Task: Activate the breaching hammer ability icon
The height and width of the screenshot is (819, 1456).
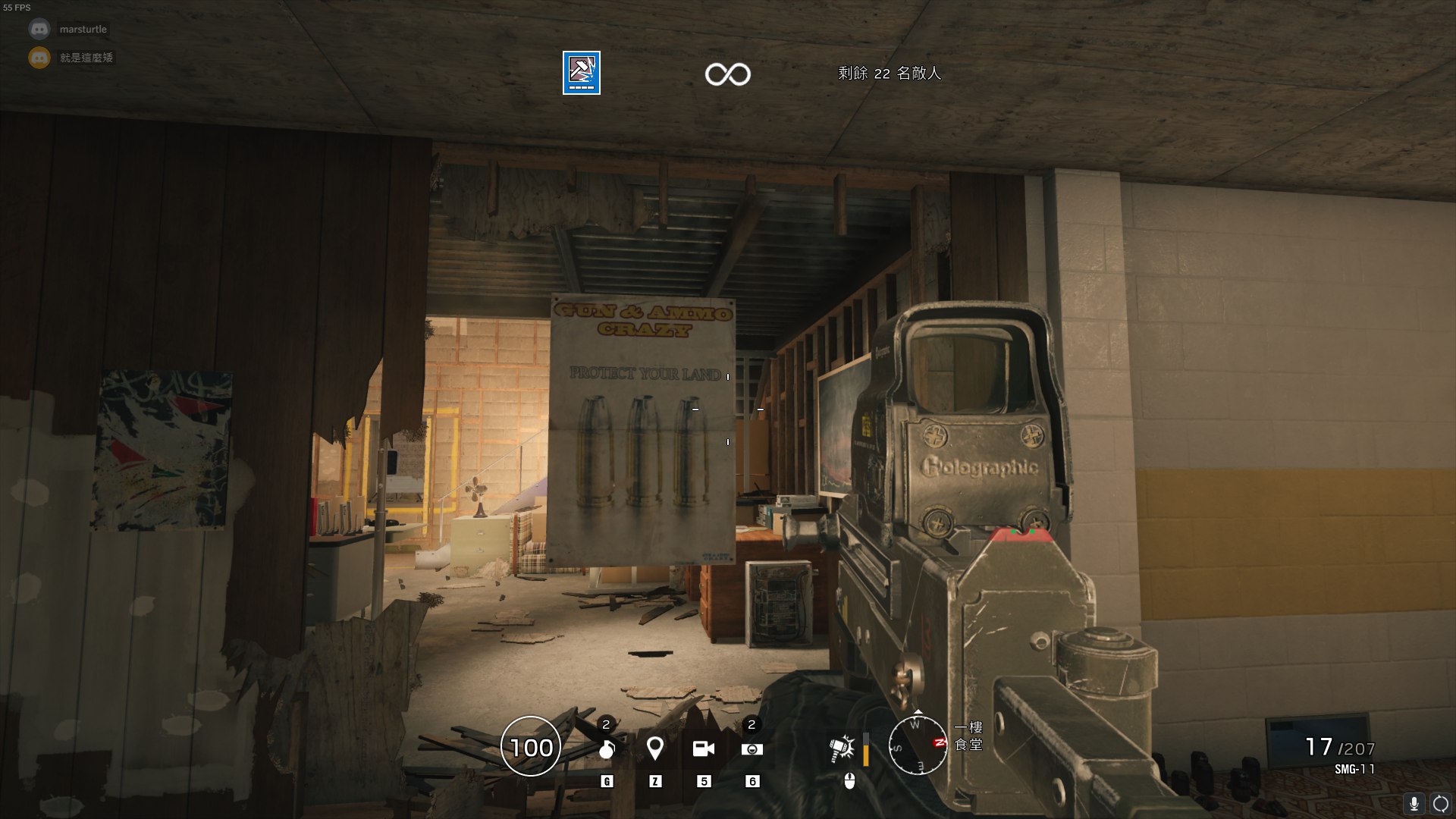Action: click(x=843, y=749)
